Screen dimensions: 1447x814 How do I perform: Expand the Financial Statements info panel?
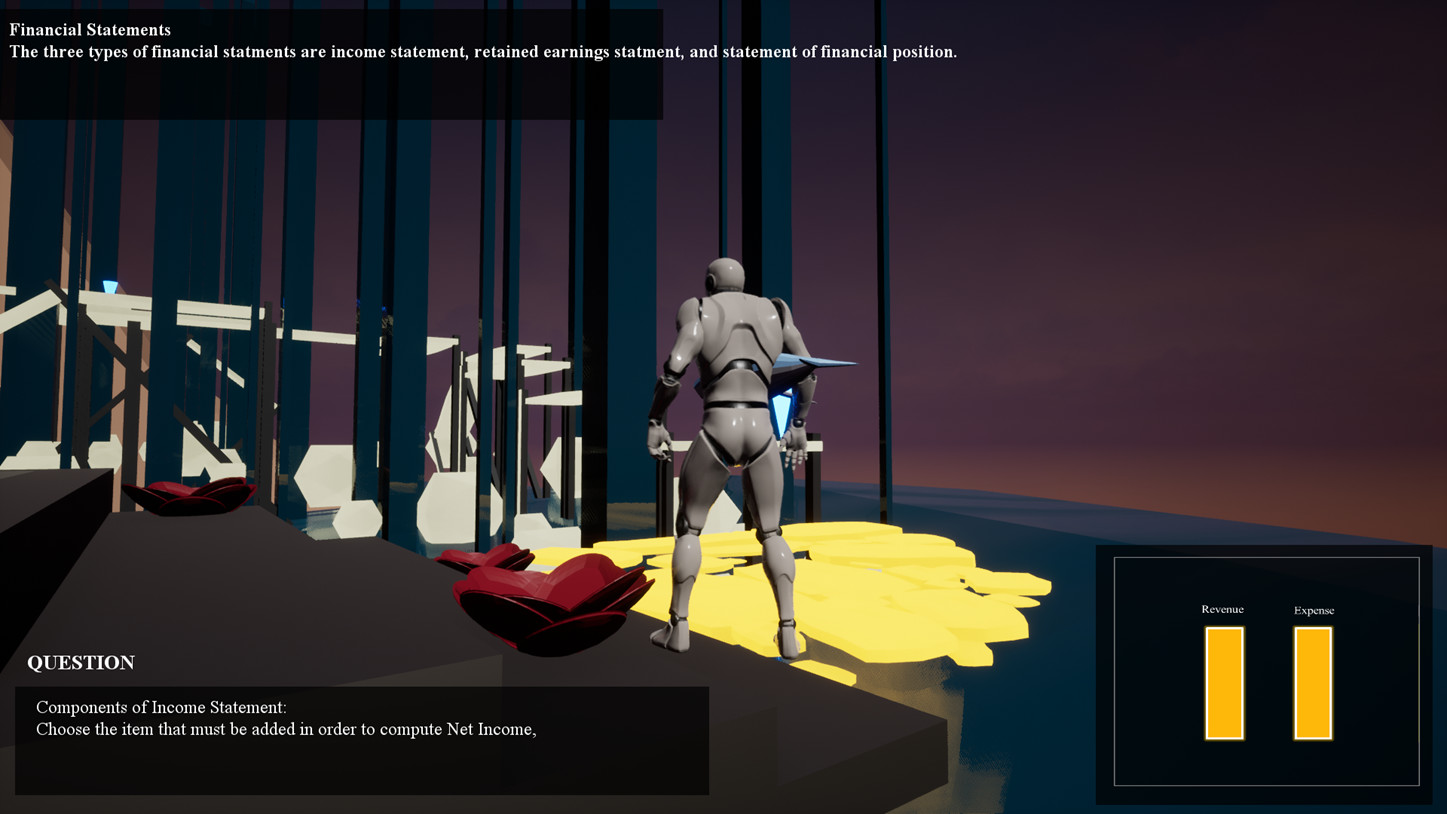pyautogui.click(x=330, y=60)
